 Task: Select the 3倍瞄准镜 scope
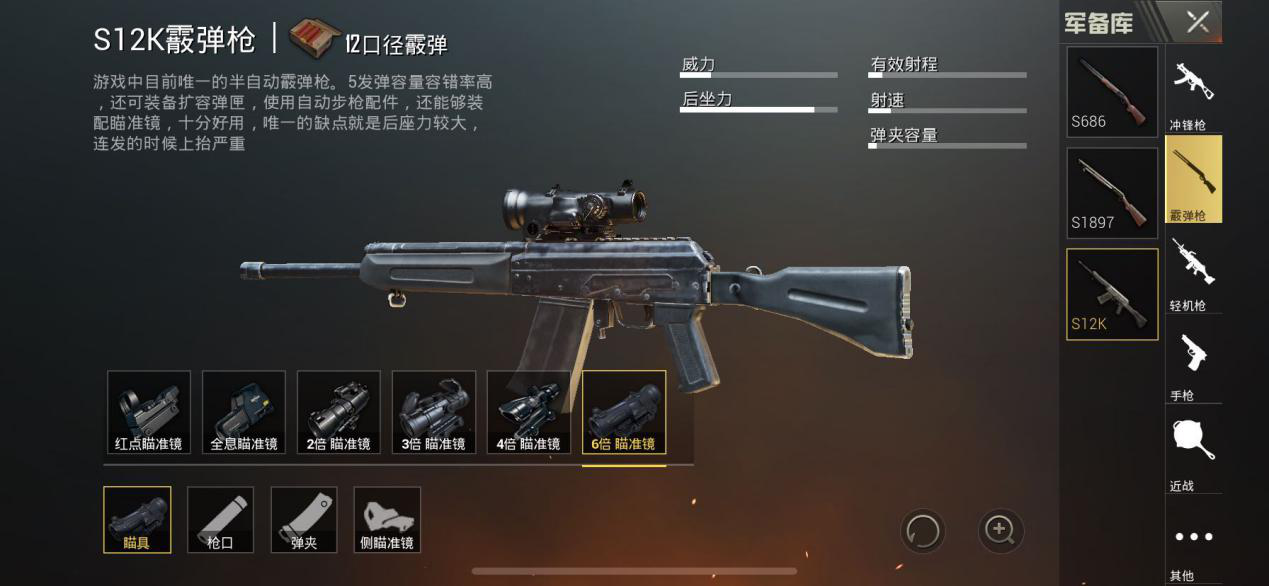pyautogui.click(x=434, y=412)
